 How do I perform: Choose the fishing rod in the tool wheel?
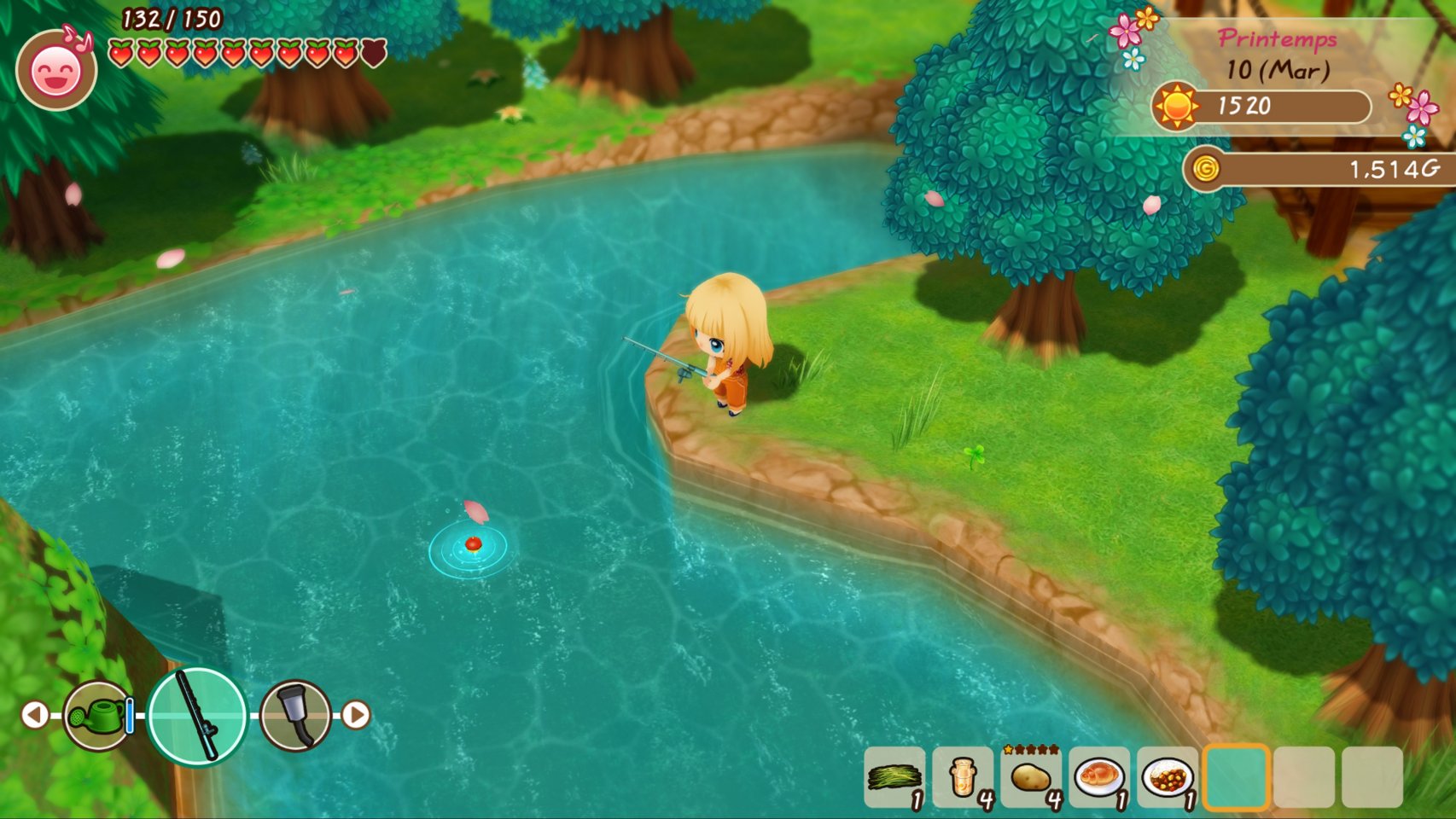click(197, 715)
